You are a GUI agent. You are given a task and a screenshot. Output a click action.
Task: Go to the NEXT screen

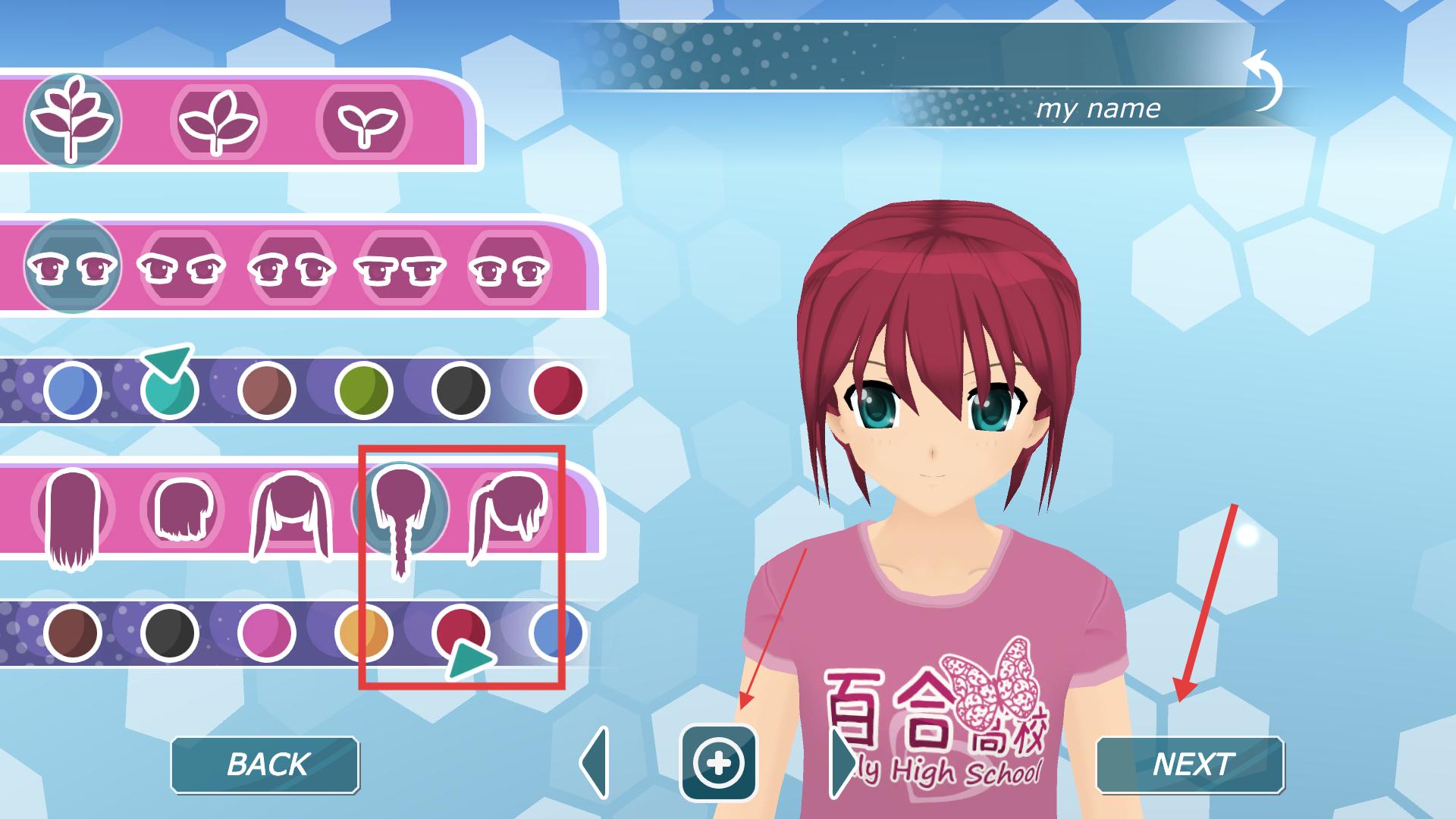(x=1190, y=764)
